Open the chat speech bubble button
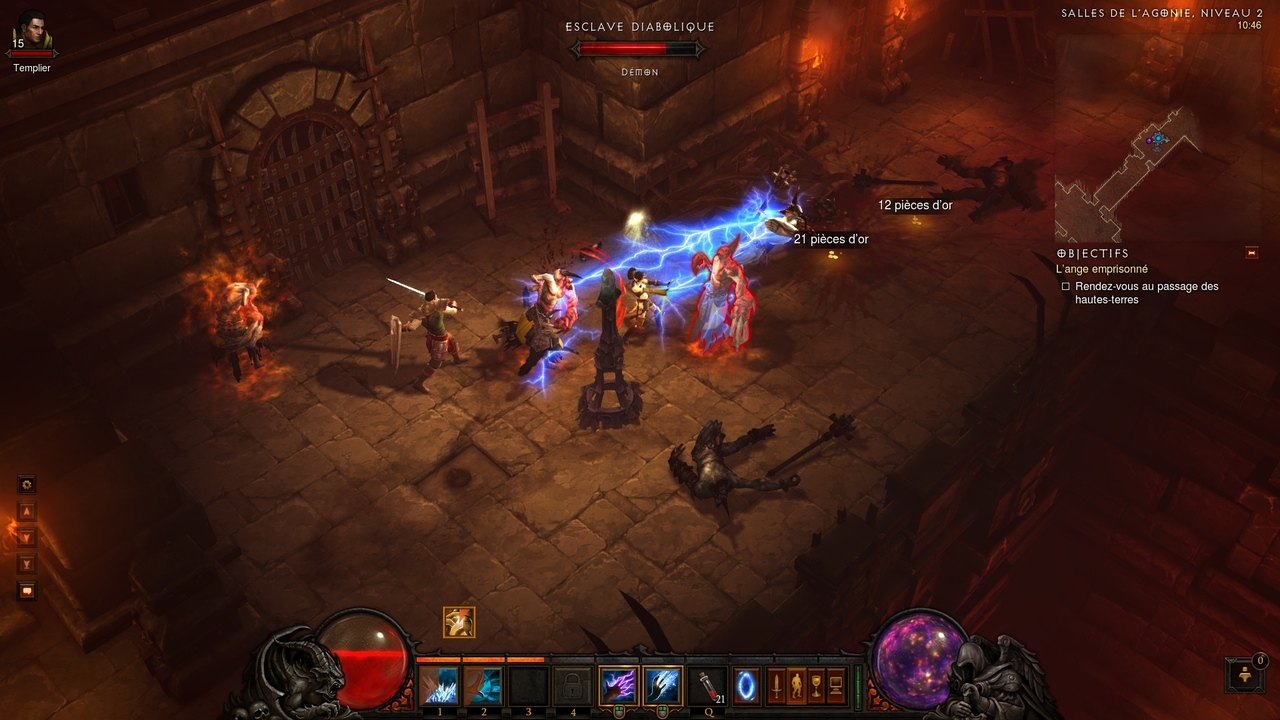 click(x=27, y=590)
